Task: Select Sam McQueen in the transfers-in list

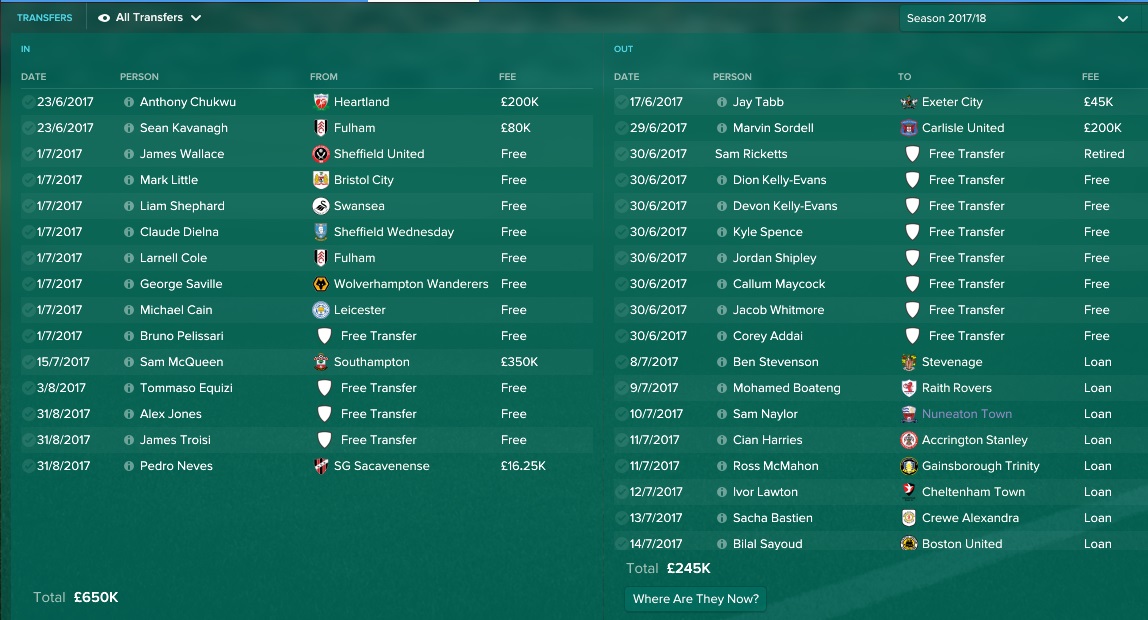Action: point(181,362)
